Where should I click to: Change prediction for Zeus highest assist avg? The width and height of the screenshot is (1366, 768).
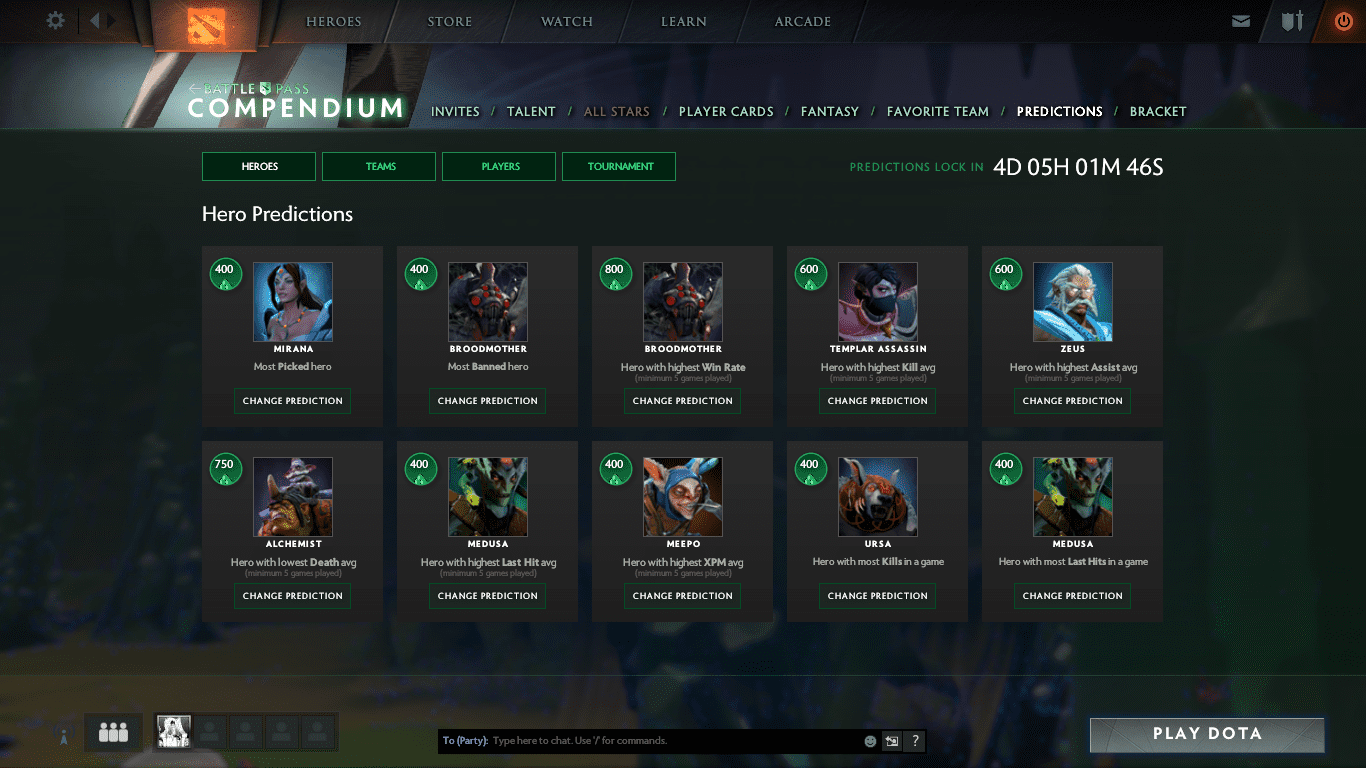coord(1072,401)
